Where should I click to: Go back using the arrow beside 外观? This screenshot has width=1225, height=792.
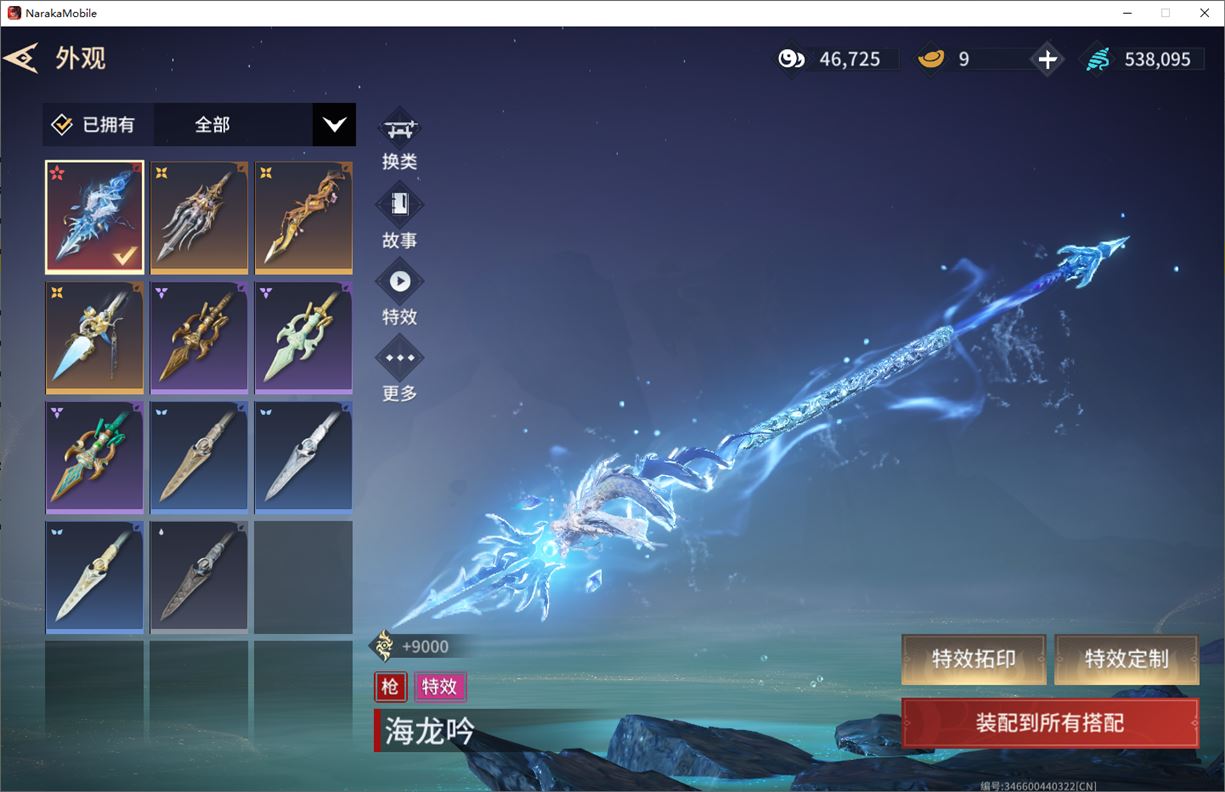[21, 58]
